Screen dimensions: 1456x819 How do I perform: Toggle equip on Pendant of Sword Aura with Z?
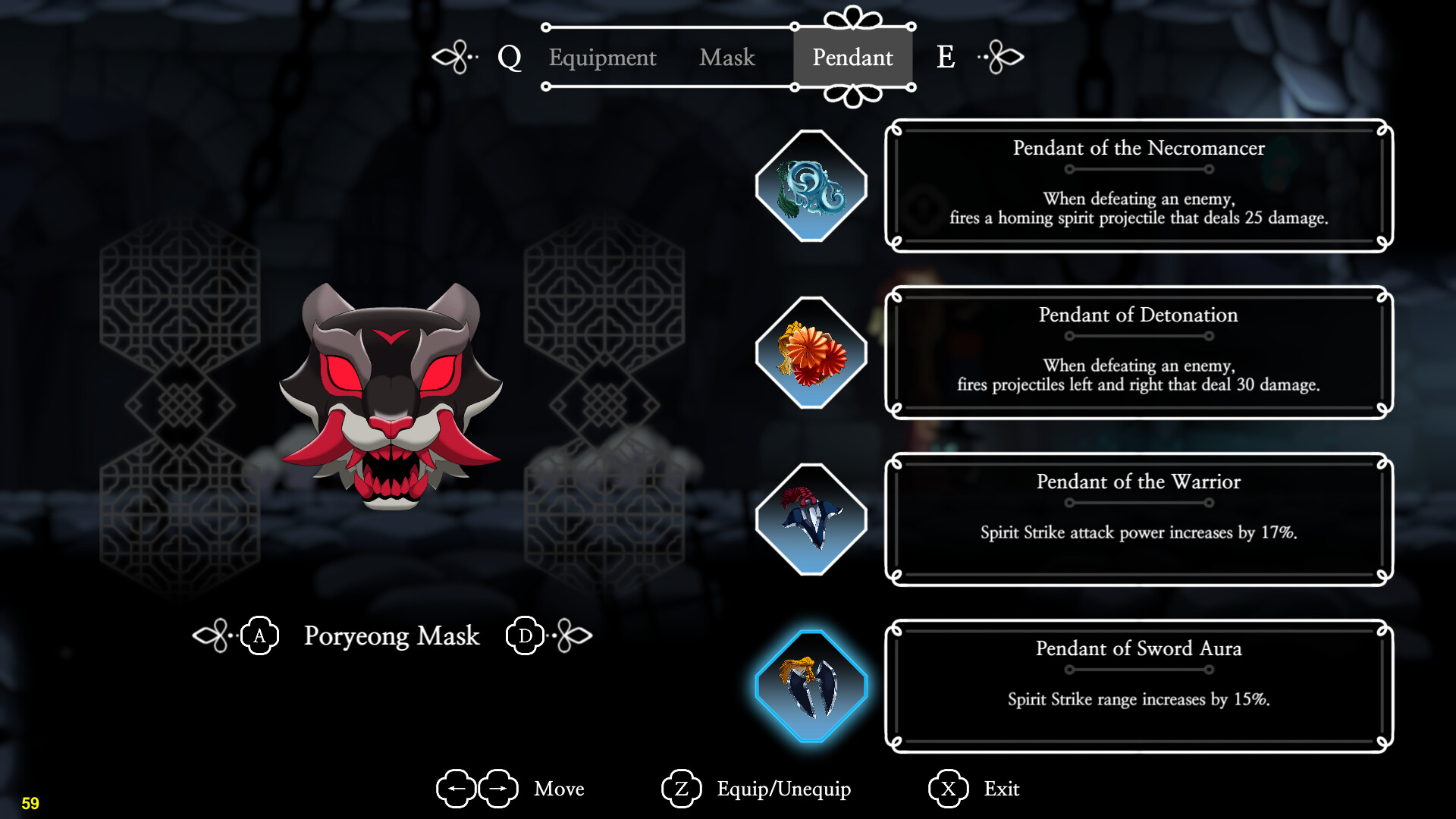click(x=682, y=789)
